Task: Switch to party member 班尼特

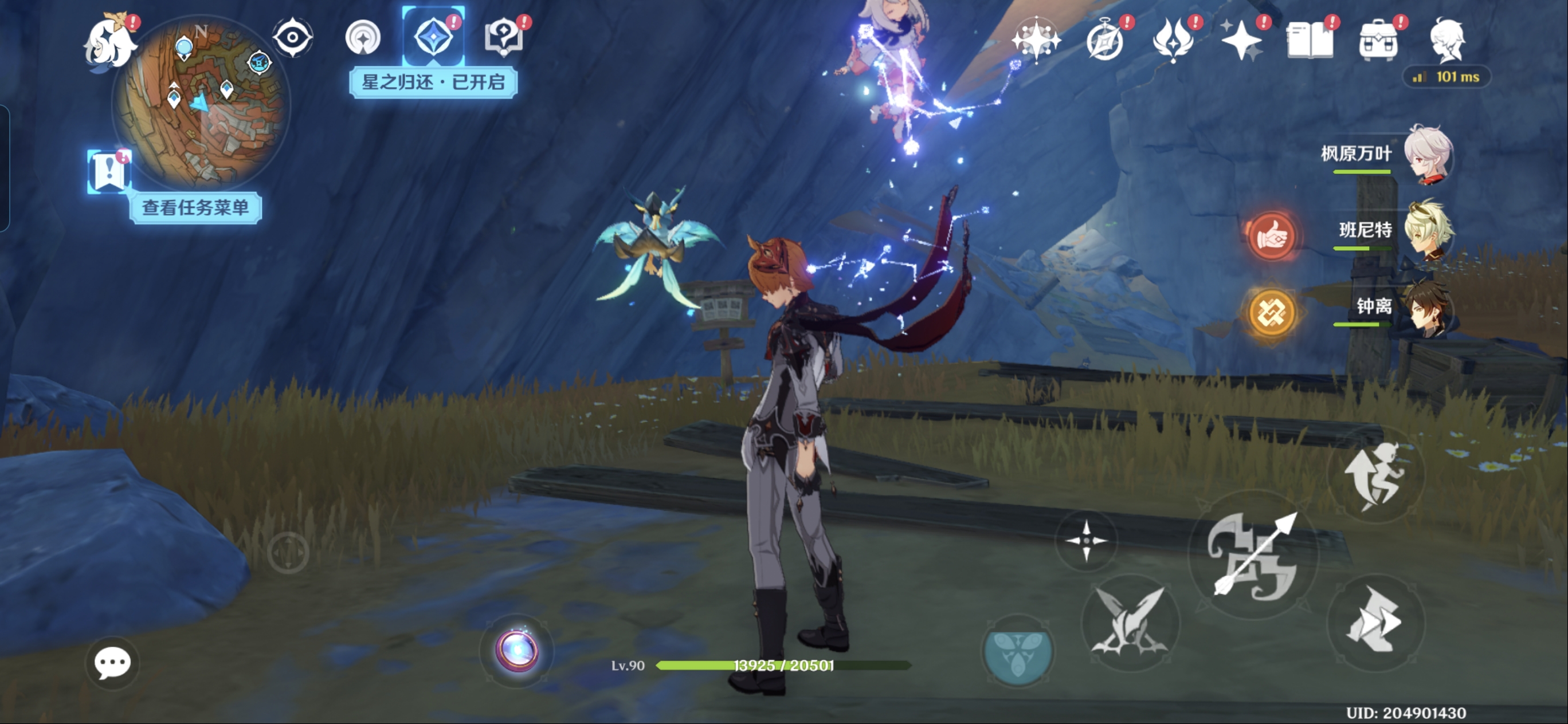Action: click(1428, 231)
